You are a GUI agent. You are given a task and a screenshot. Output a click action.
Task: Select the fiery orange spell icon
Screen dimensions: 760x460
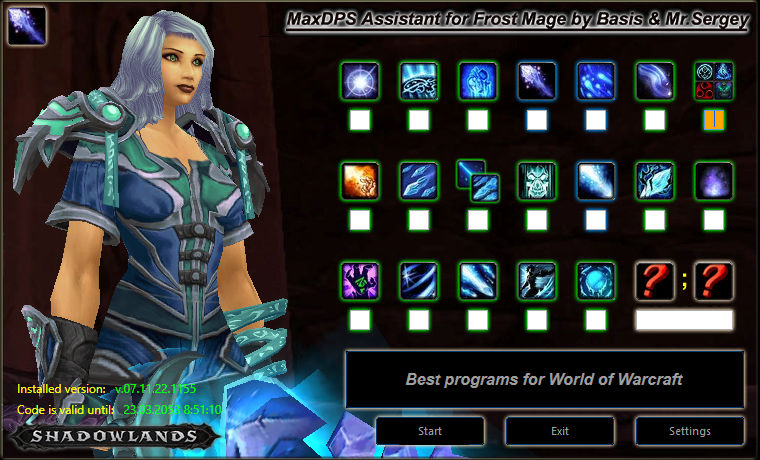(x=360, y=181)
